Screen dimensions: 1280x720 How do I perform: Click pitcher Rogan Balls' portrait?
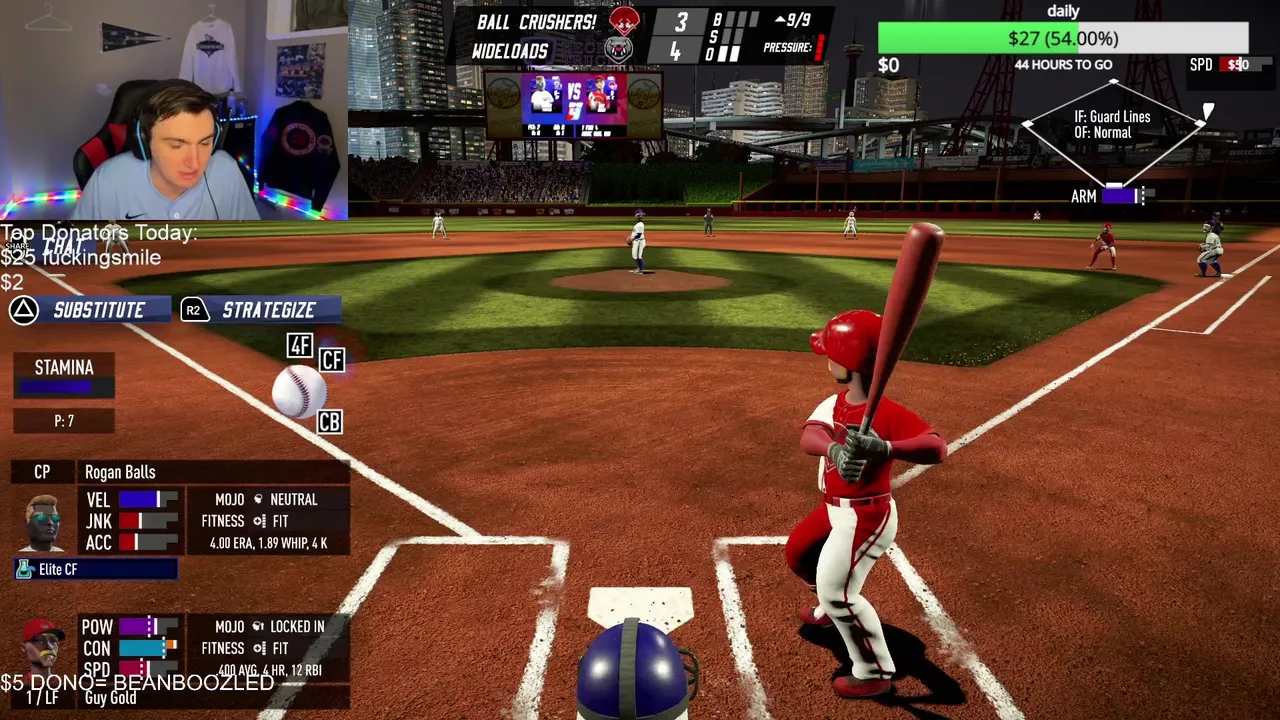click(42, 522)
